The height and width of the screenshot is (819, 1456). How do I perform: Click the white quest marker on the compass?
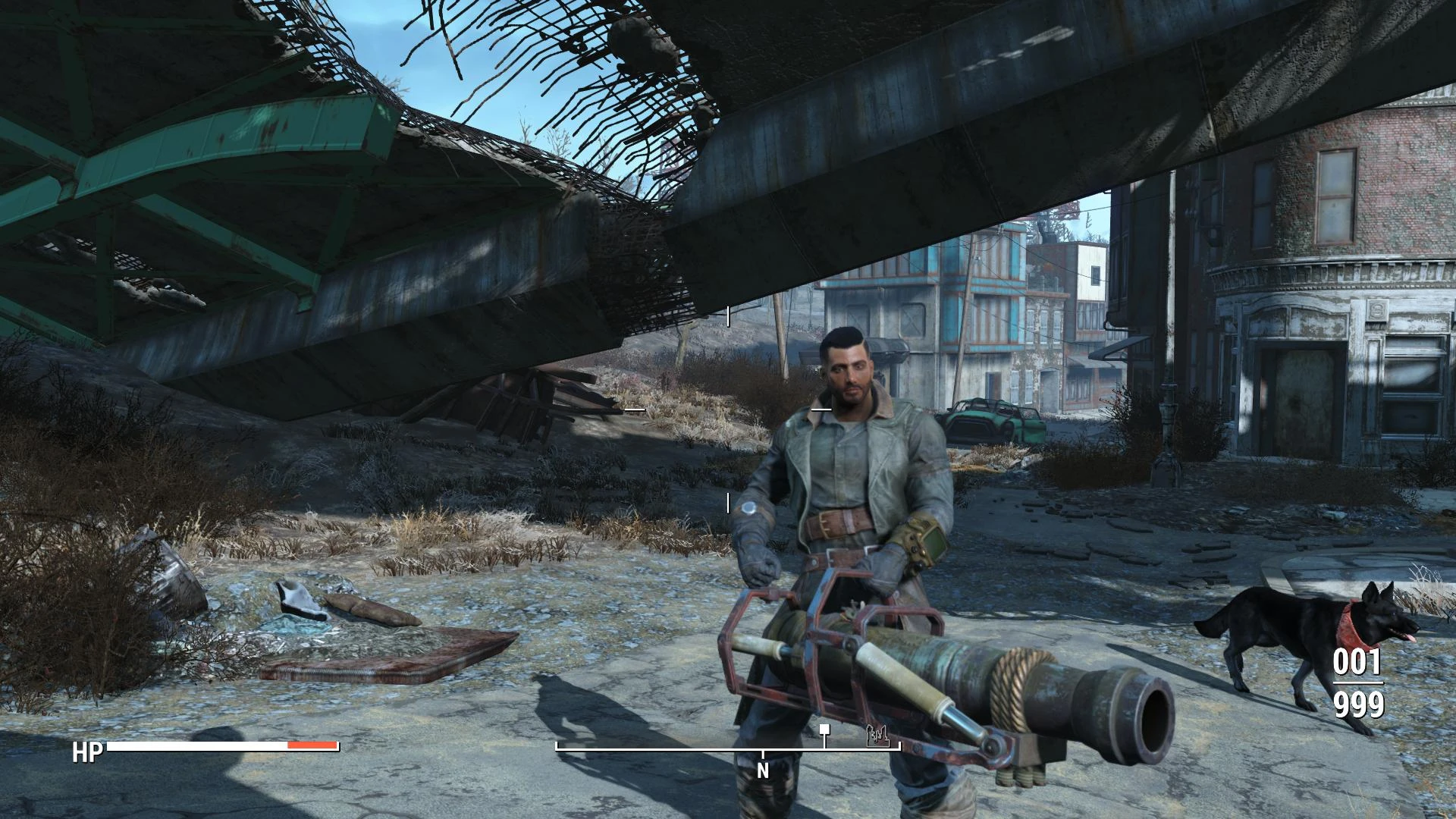(x=824, y=730)
